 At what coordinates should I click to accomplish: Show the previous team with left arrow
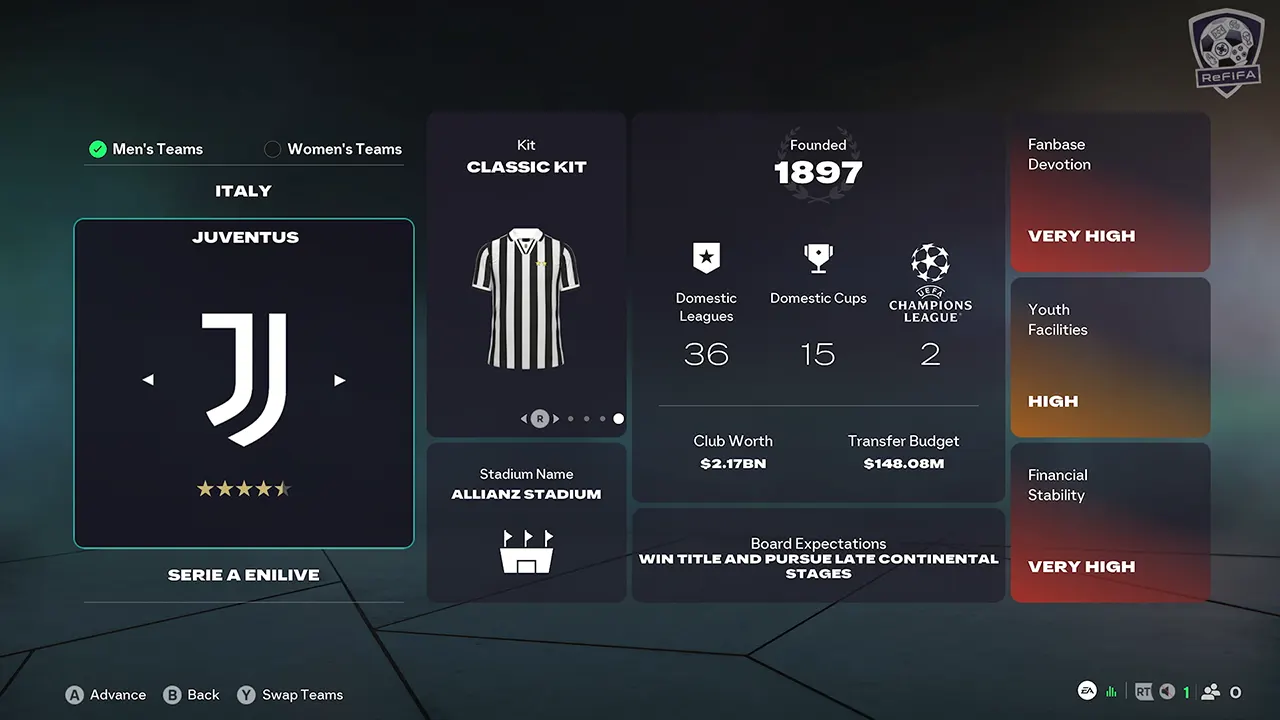click(x=148, y=380)
